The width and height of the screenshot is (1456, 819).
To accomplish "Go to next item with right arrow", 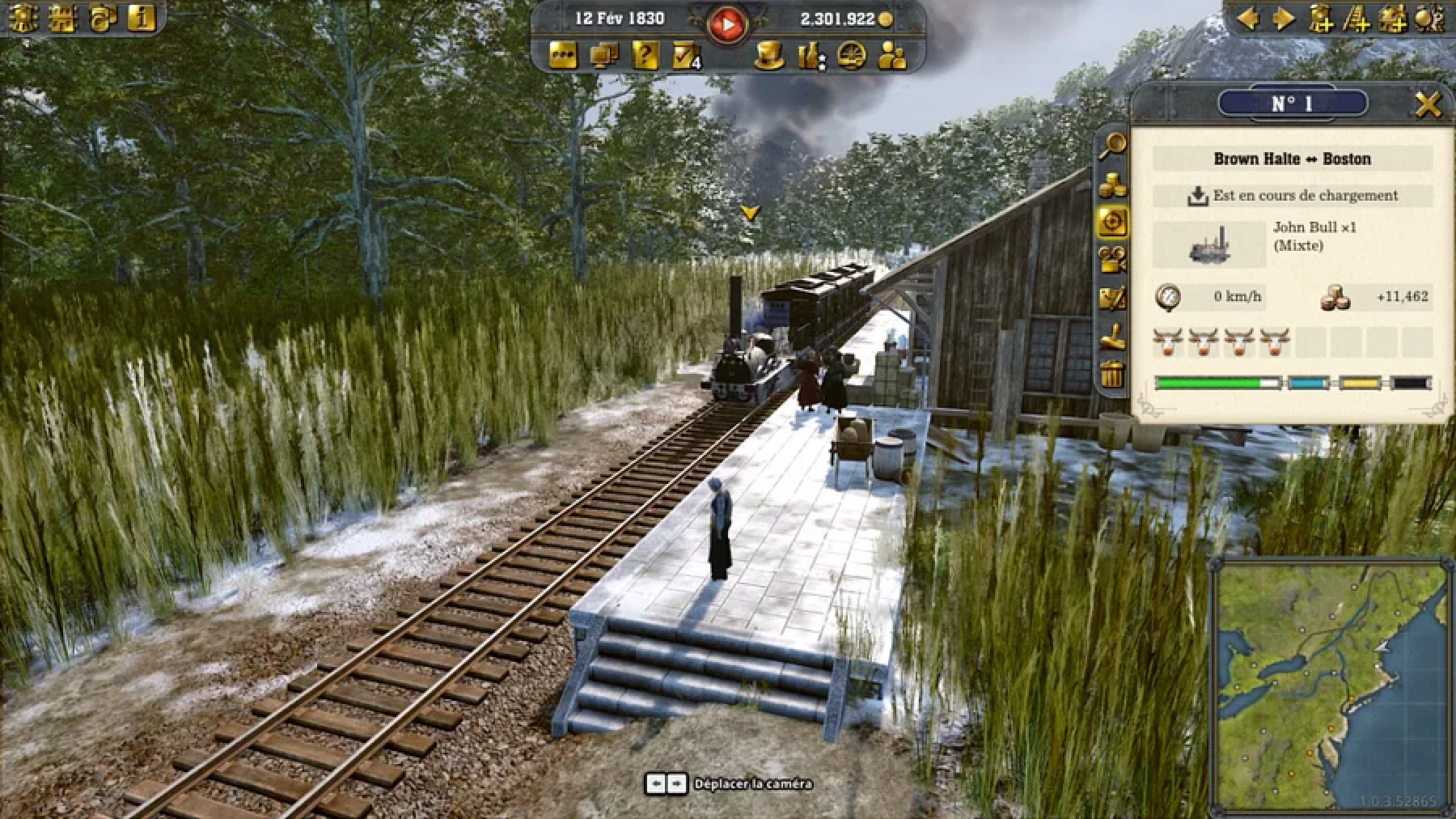I will 1284,18.
